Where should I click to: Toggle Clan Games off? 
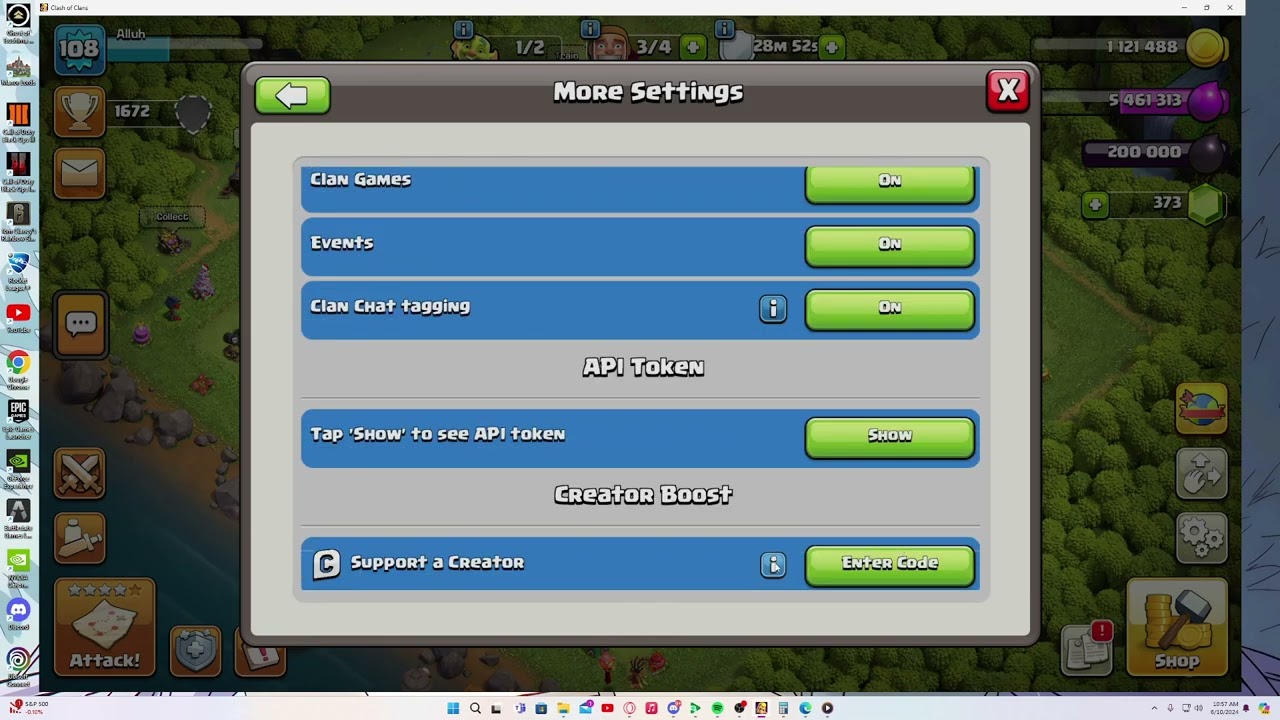pyautogui.click(x=889, y=181)
